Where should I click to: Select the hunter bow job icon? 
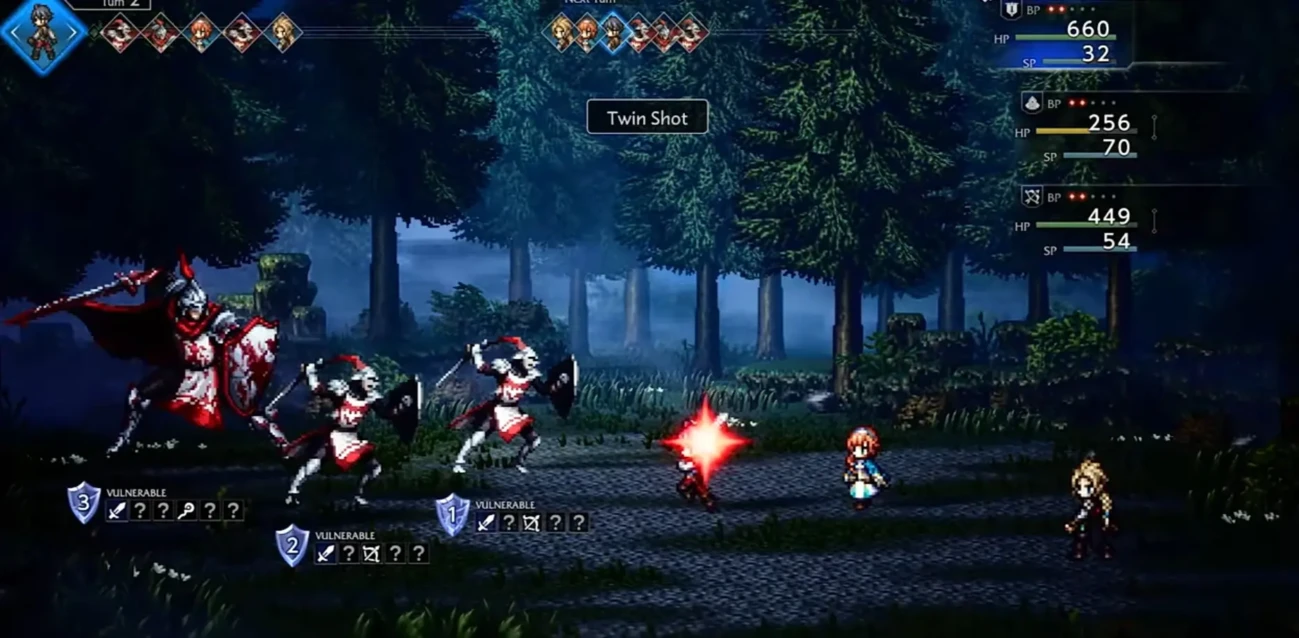(x=1031, y=197)
